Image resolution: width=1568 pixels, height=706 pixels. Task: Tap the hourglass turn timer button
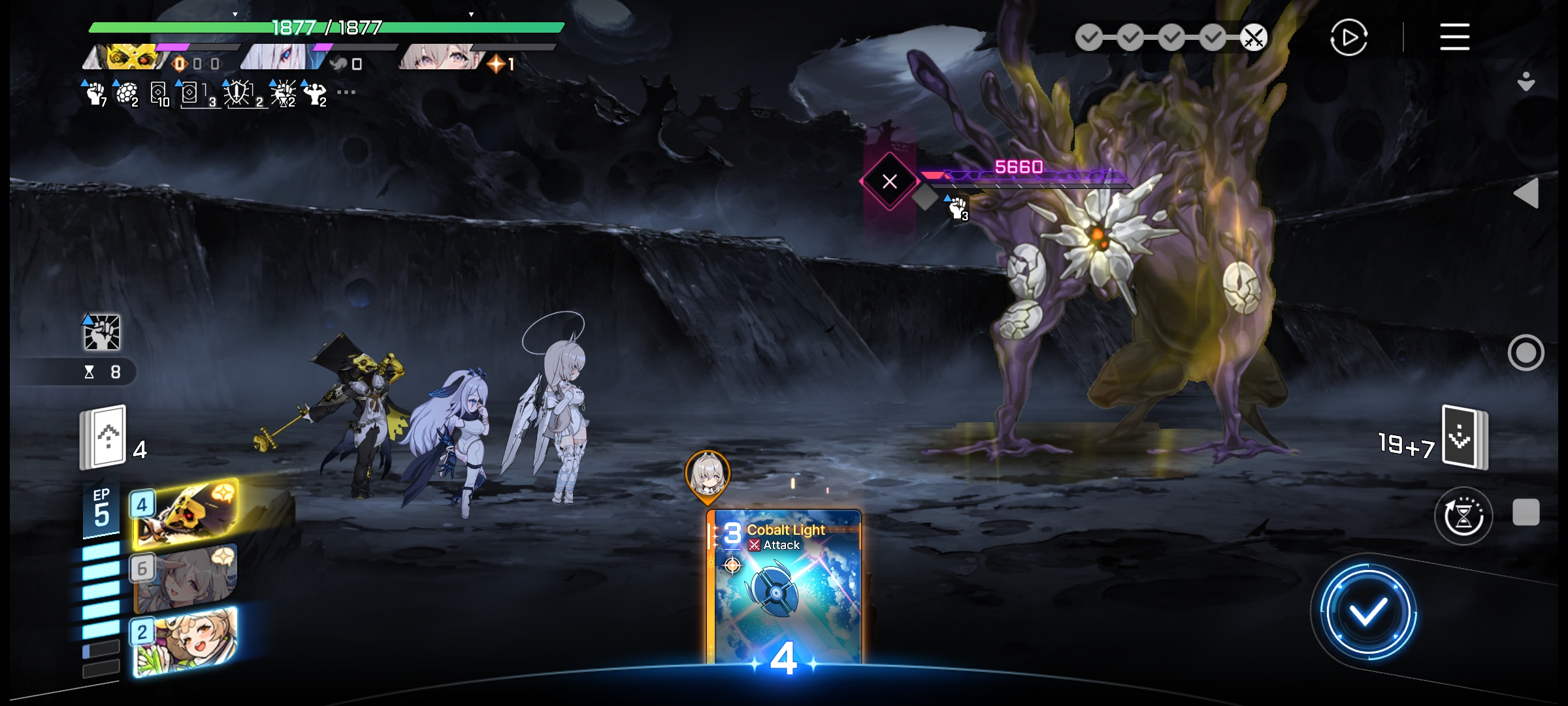click(x=1463, y=516)
